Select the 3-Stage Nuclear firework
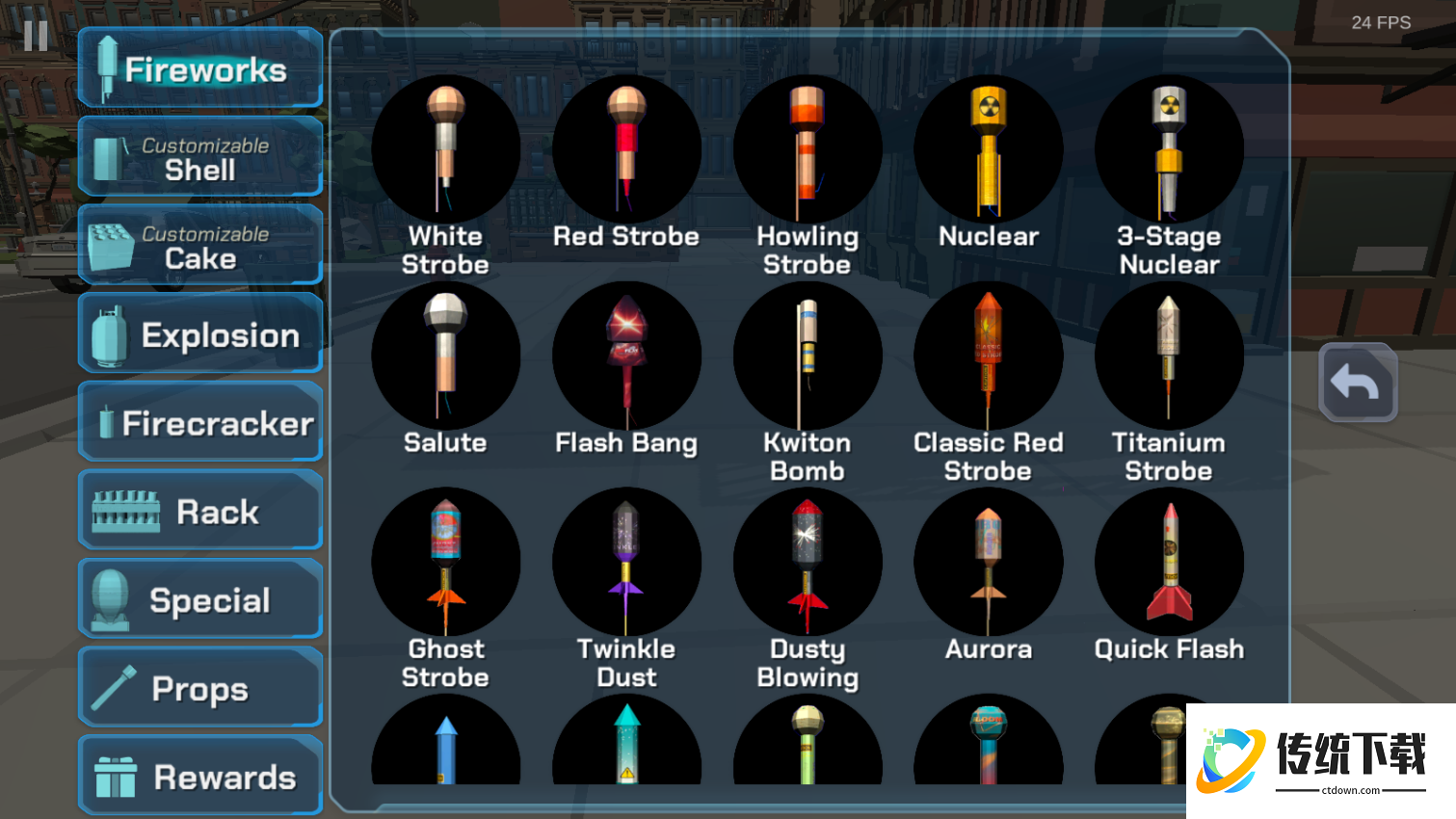 (x=1169, y=150)
